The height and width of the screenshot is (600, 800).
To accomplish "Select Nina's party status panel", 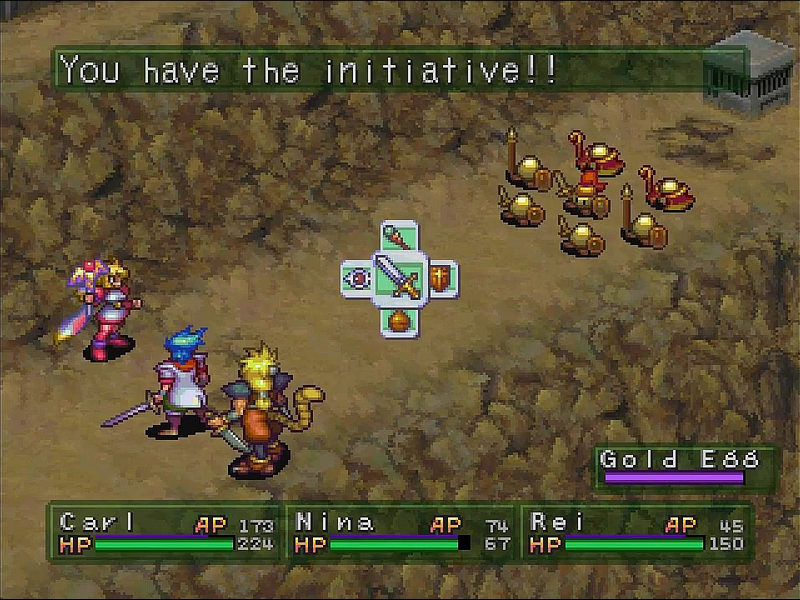I will 402,532.
